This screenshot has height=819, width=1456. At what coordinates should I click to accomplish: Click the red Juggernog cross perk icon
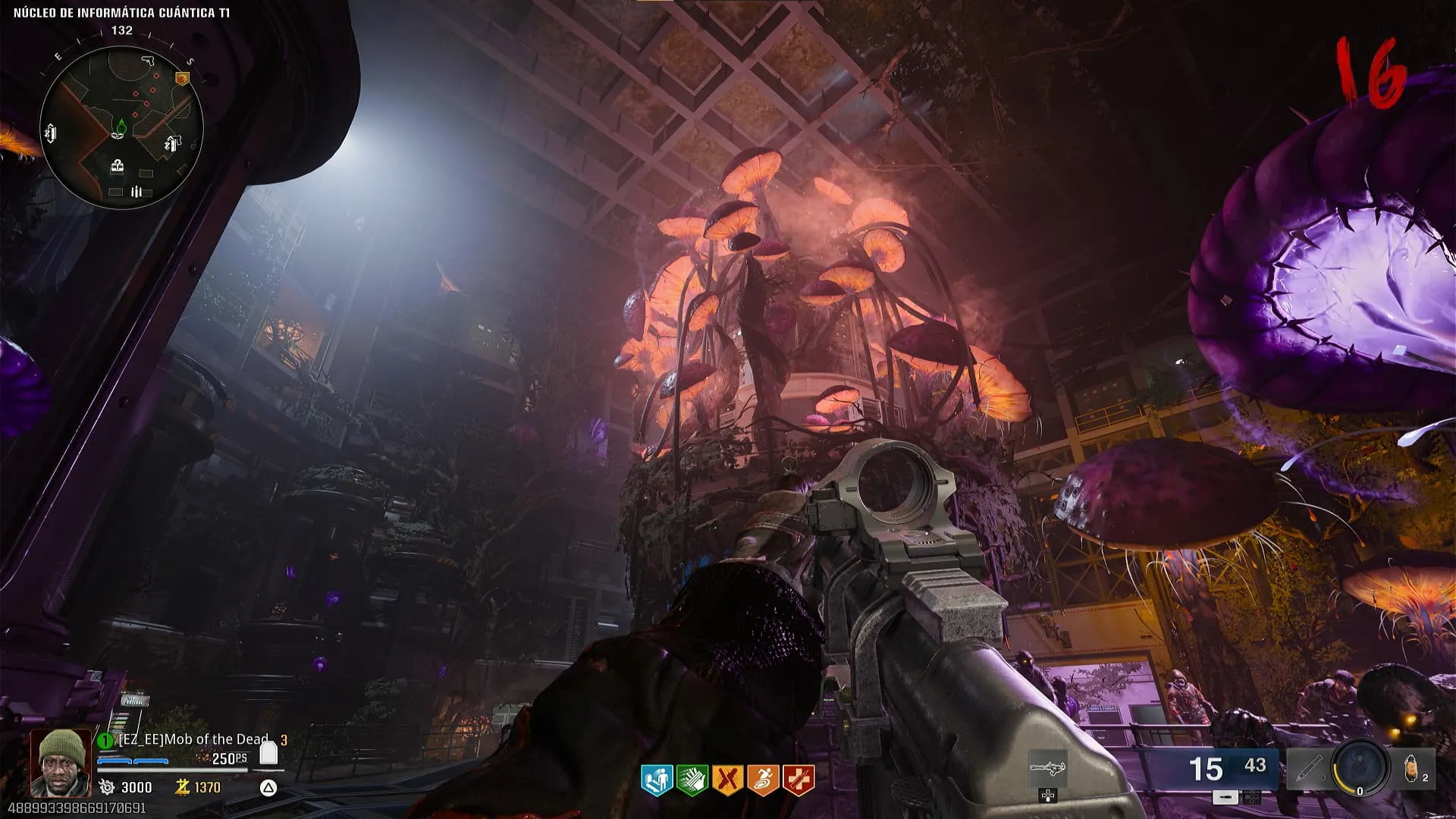(x=798, y=780)
